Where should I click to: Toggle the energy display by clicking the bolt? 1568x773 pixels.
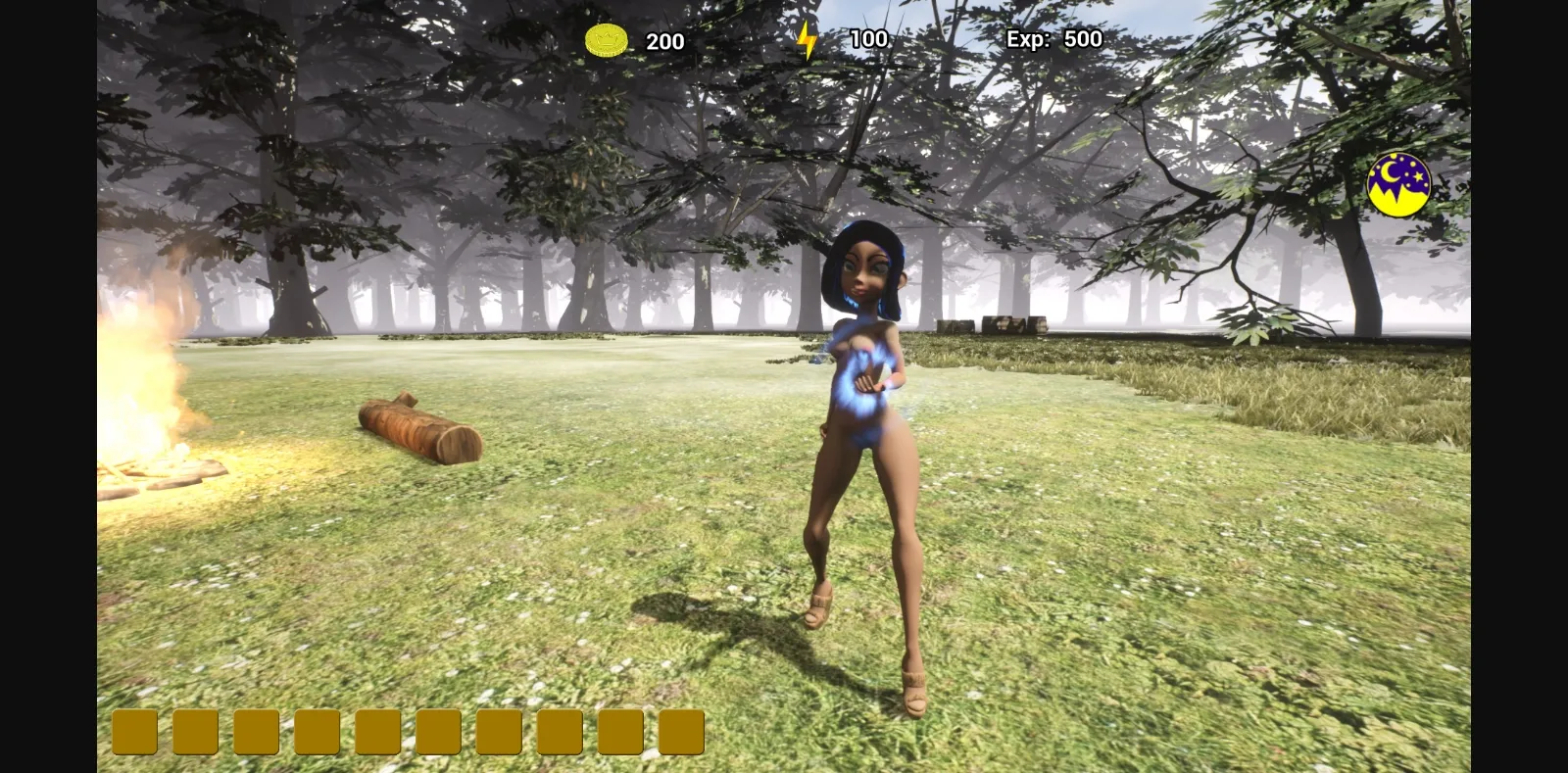(x=807, y=39)
